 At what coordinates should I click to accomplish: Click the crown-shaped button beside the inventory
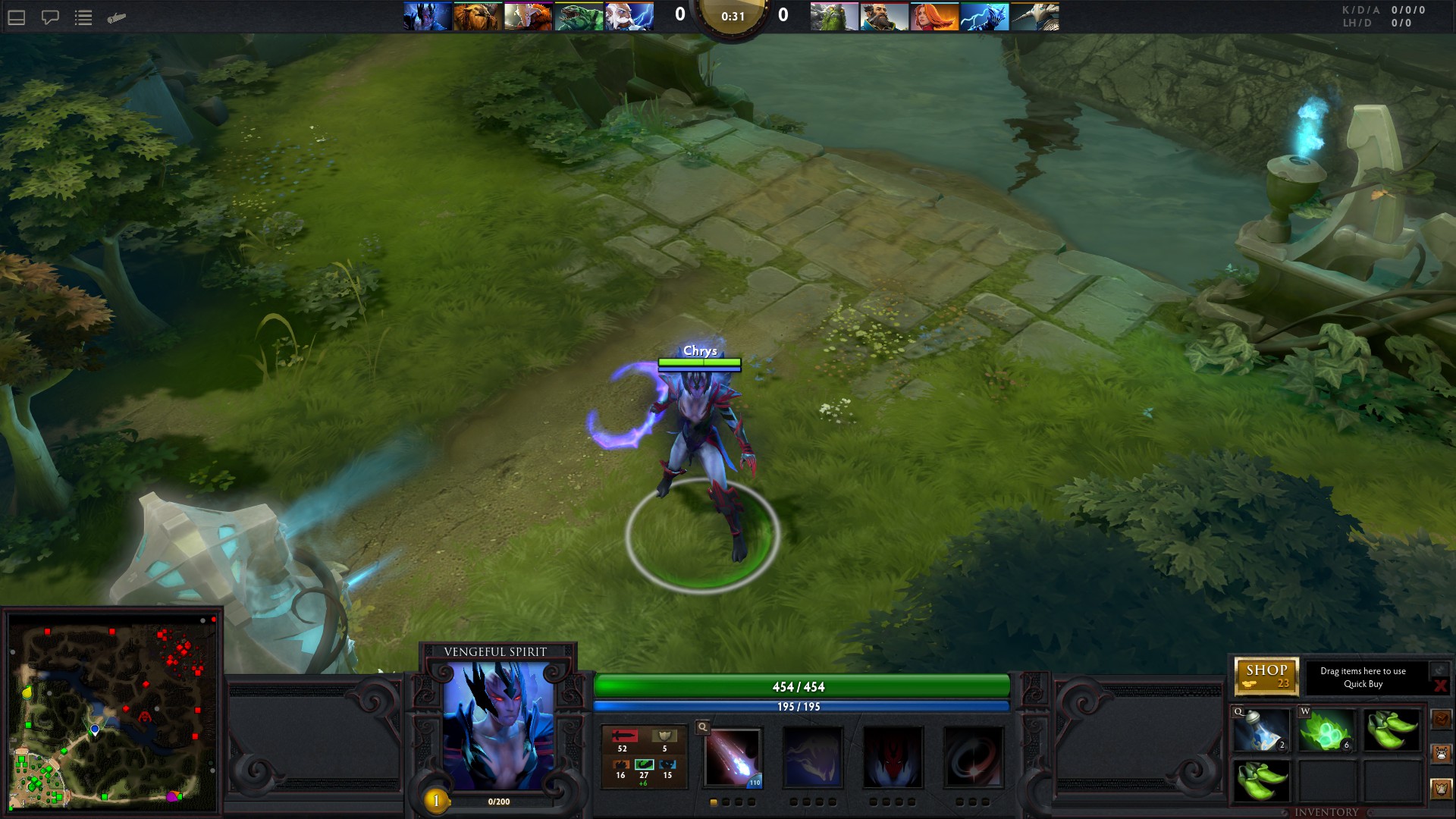pos(1441,789)
